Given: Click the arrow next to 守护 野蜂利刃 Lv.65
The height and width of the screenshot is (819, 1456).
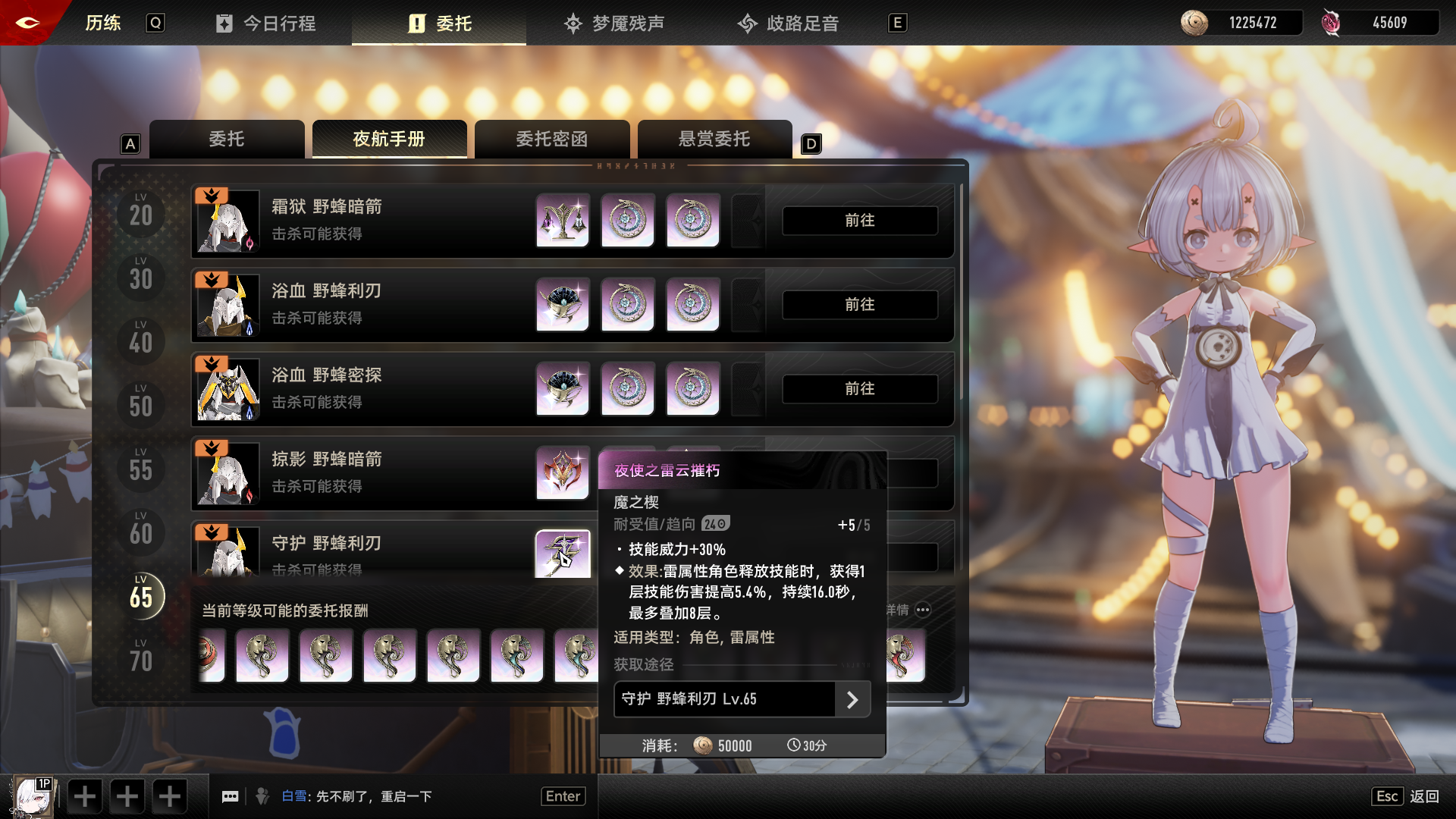Looking at the screenshot, I should pyautogui.click(x=855, y=699).
